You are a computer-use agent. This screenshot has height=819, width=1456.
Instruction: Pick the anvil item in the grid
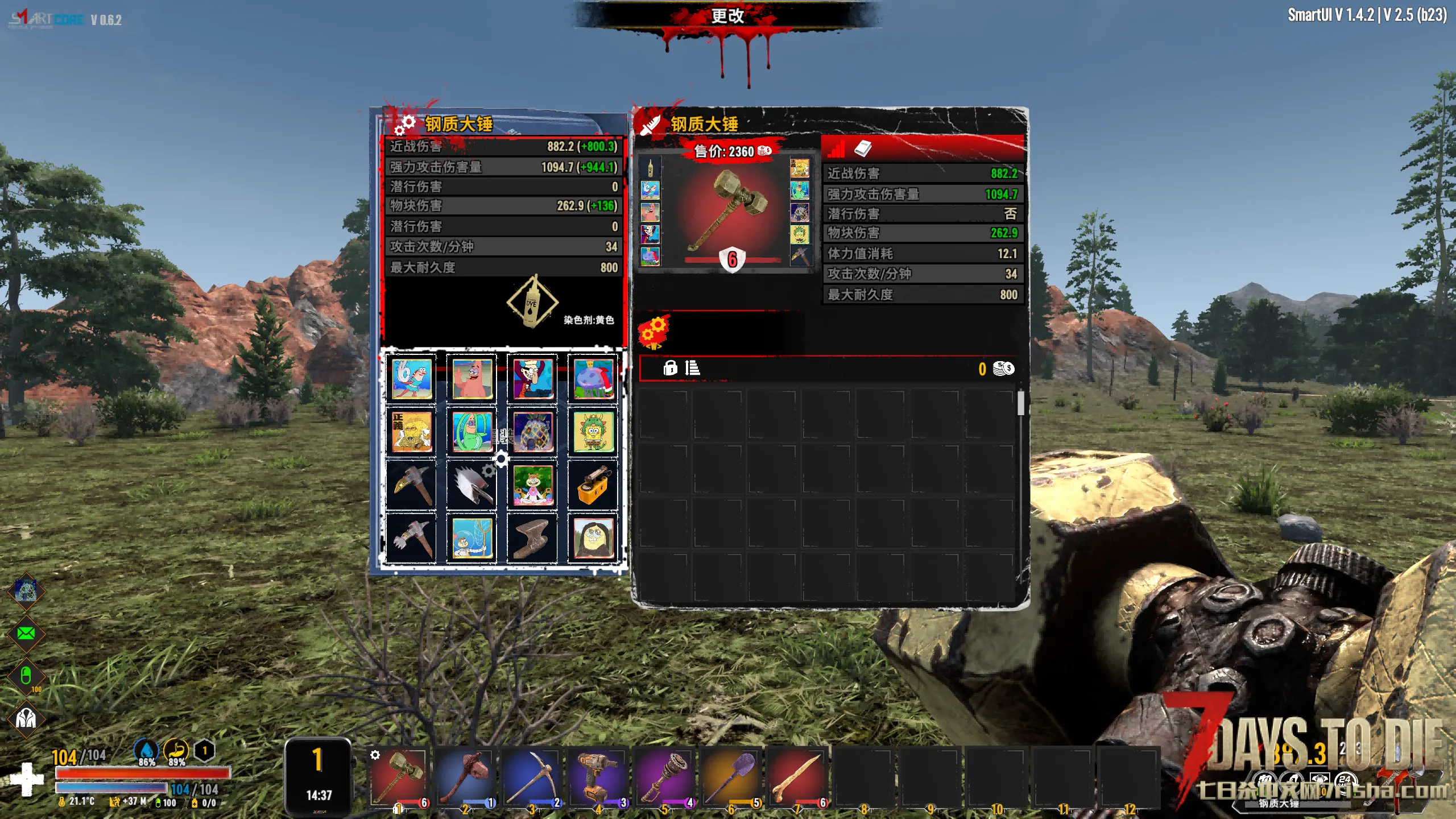click(533, 538)
